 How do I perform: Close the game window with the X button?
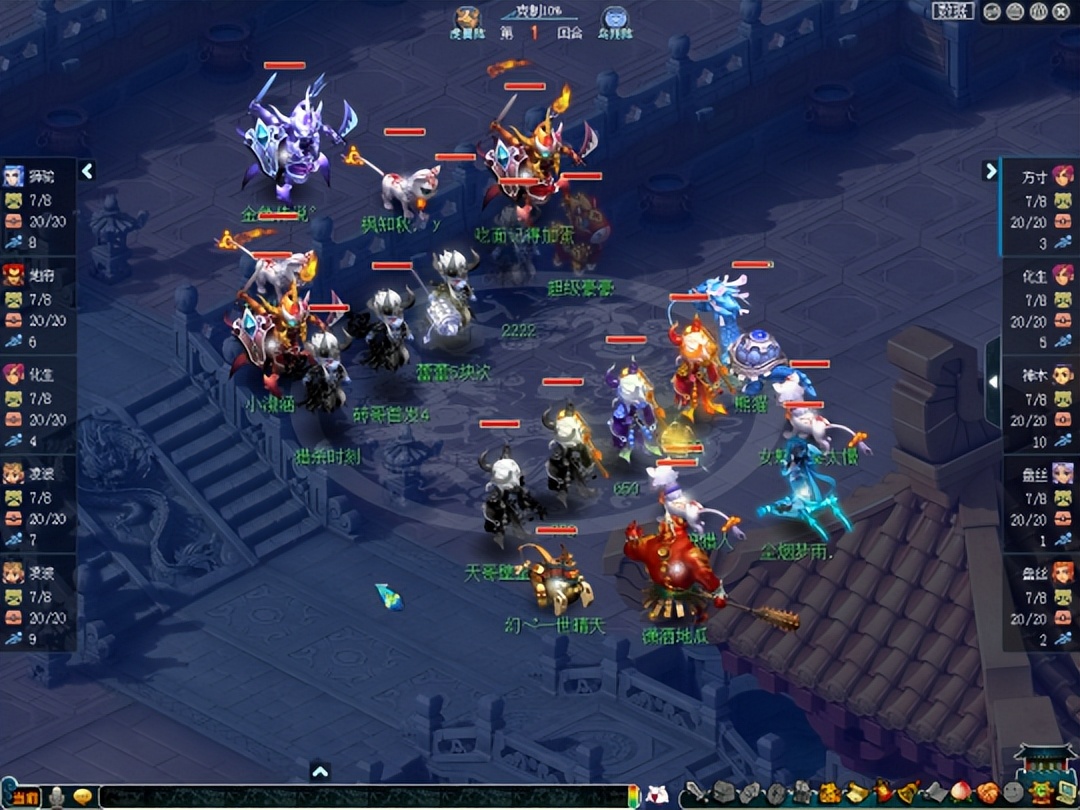click(x=1063, y=11)
